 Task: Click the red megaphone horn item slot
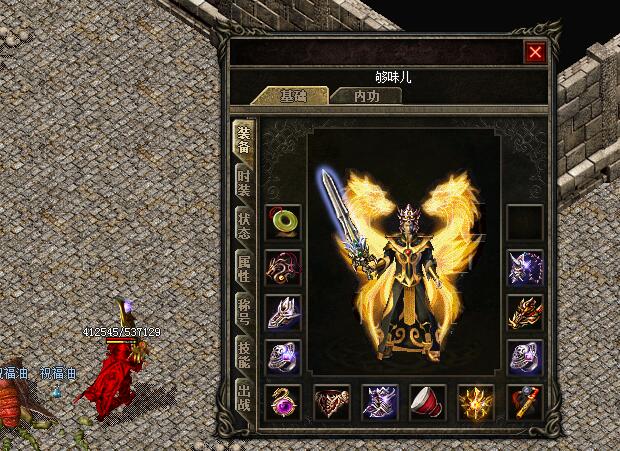pos(428,402)
